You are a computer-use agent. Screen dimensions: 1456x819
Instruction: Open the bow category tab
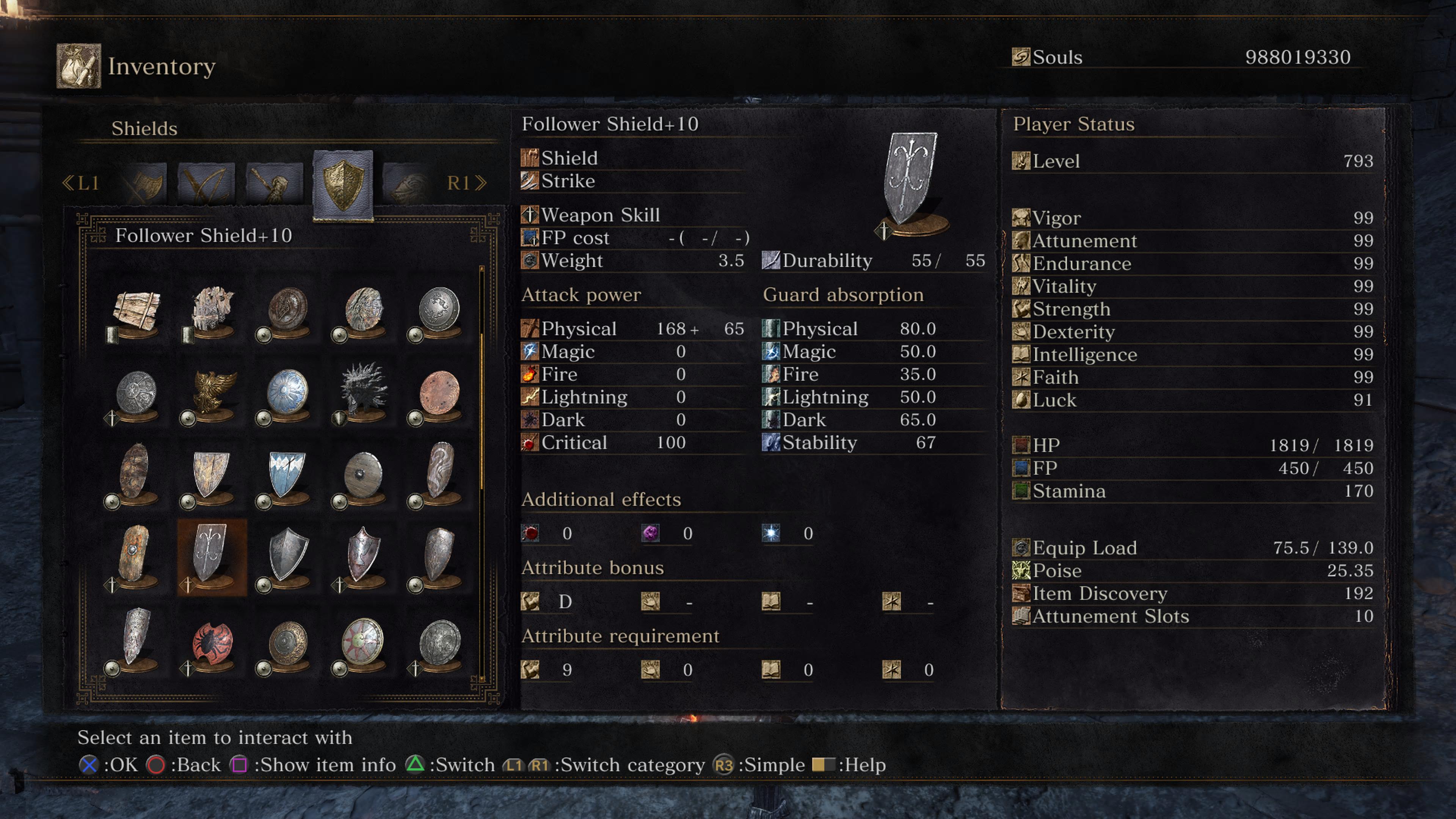(x=206, y=183)
